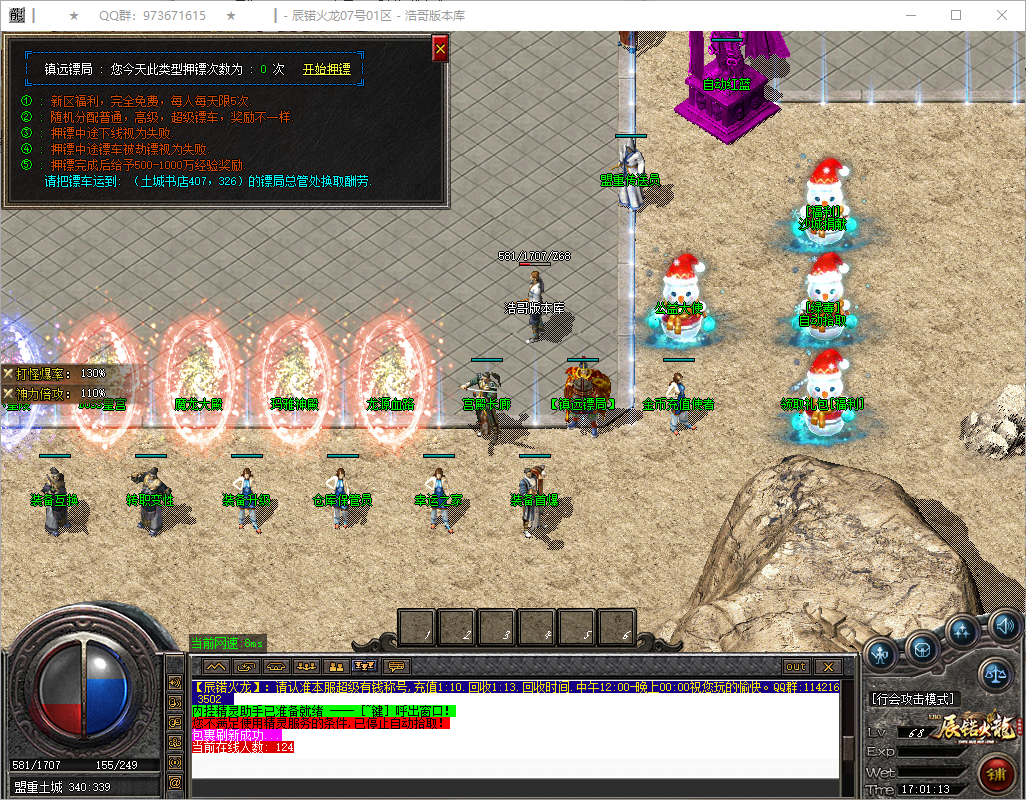The height and width of the screenshot is (800, 1026).
Task: Collapse the 神力倍攻 buff entry
Action: click(9, 393)
